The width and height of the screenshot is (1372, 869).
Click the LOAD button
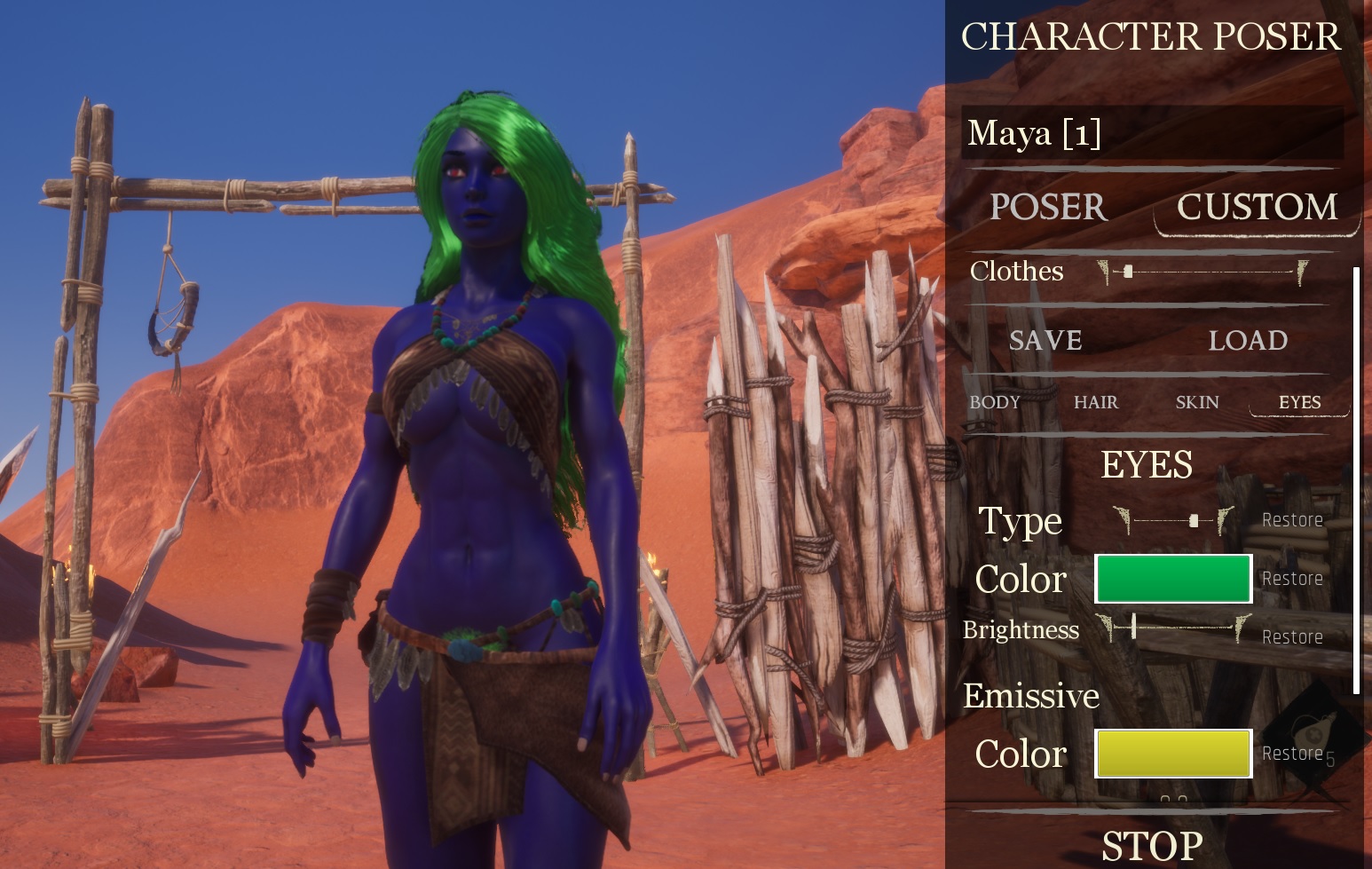click(1248, 340)
